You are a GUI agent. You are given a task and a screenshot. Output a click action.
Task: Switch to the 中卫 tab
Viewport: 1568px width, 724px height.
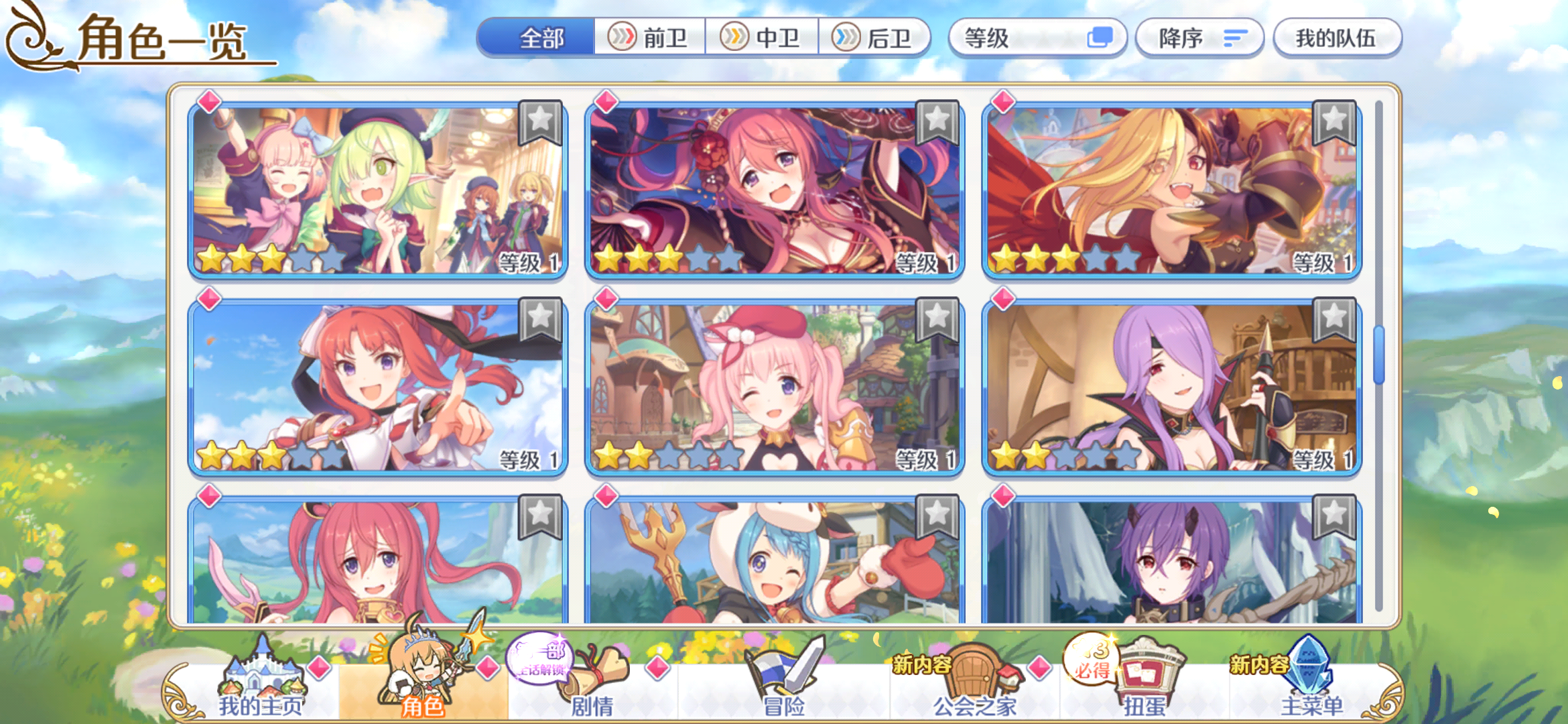click(764, 38)
